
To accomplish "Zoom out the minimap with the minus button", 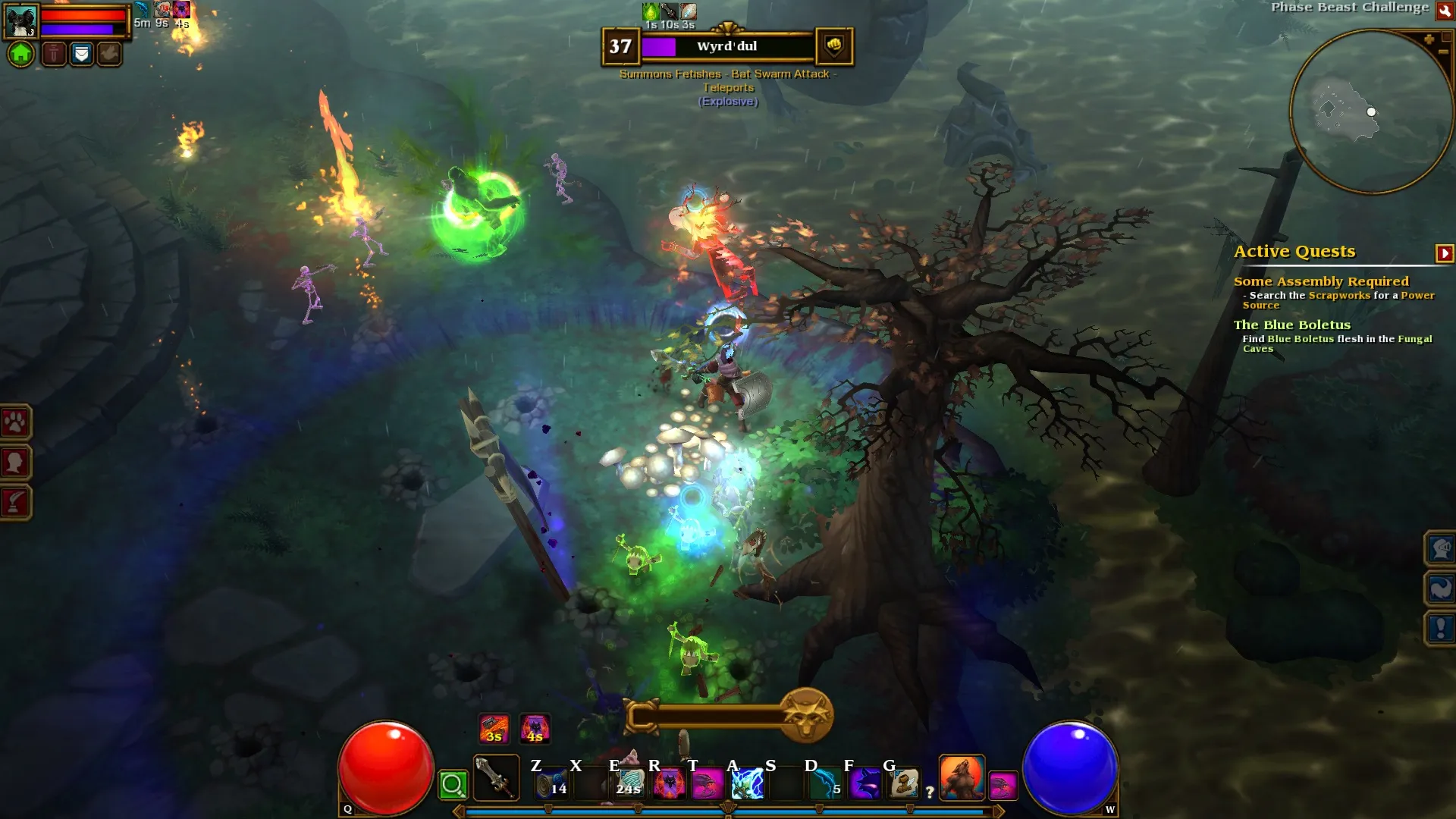I will [x=1443, y=52].
